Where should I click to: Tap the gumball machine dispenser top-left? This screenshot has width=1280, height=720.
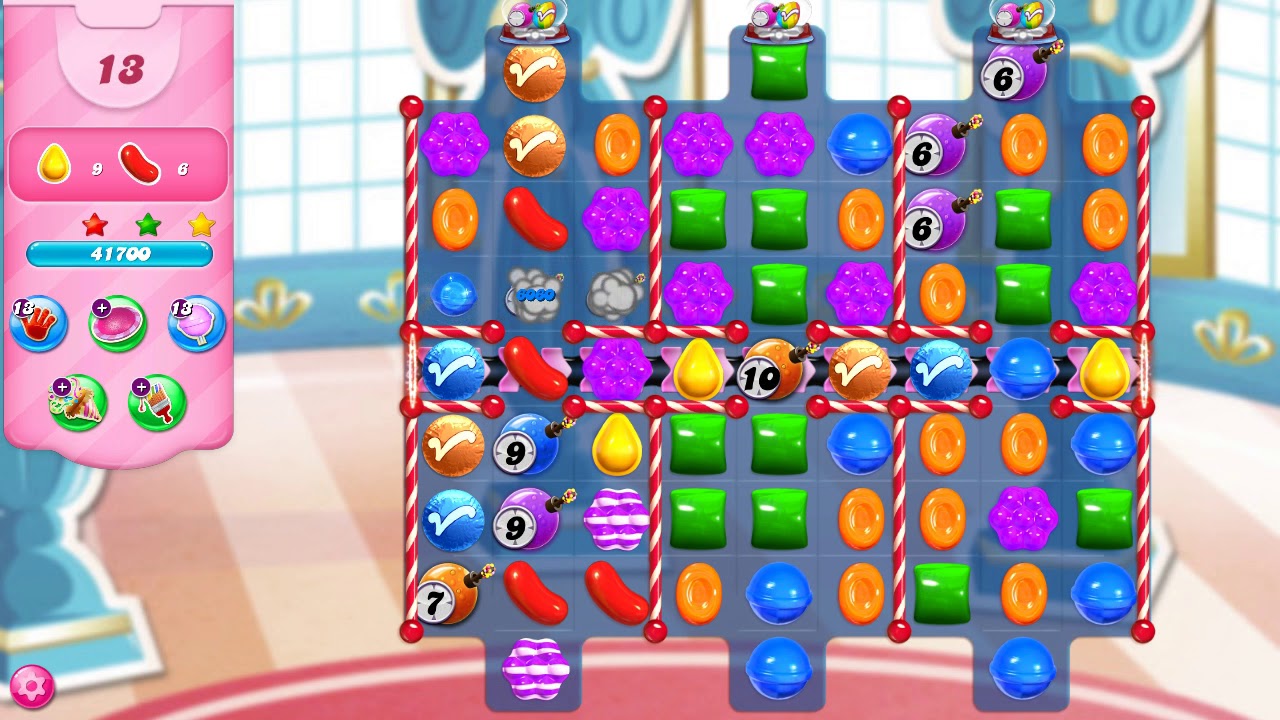(x=533, y=20)
